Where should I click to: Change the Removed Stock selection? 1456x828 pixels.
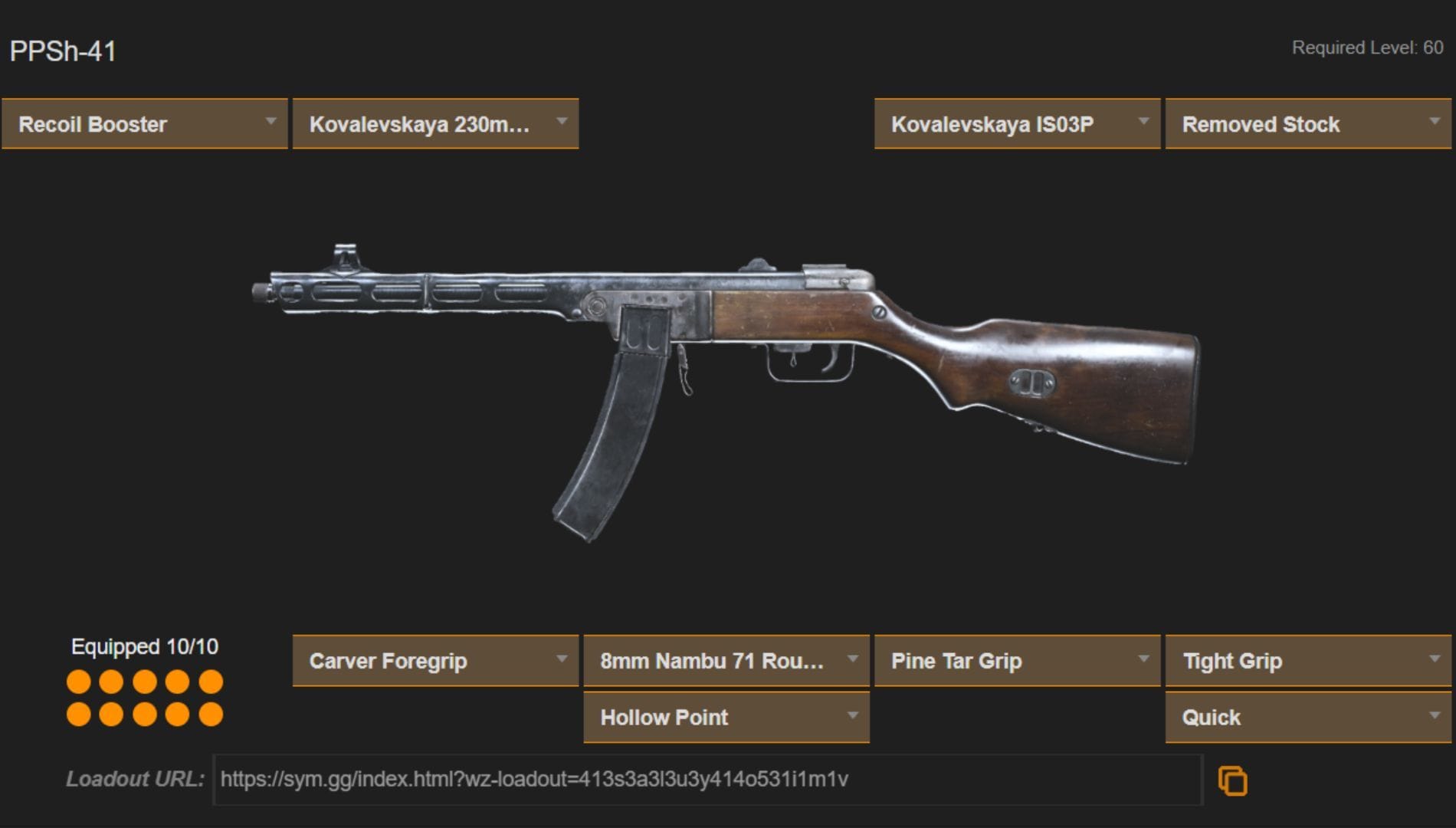[x=1307, y=123]
